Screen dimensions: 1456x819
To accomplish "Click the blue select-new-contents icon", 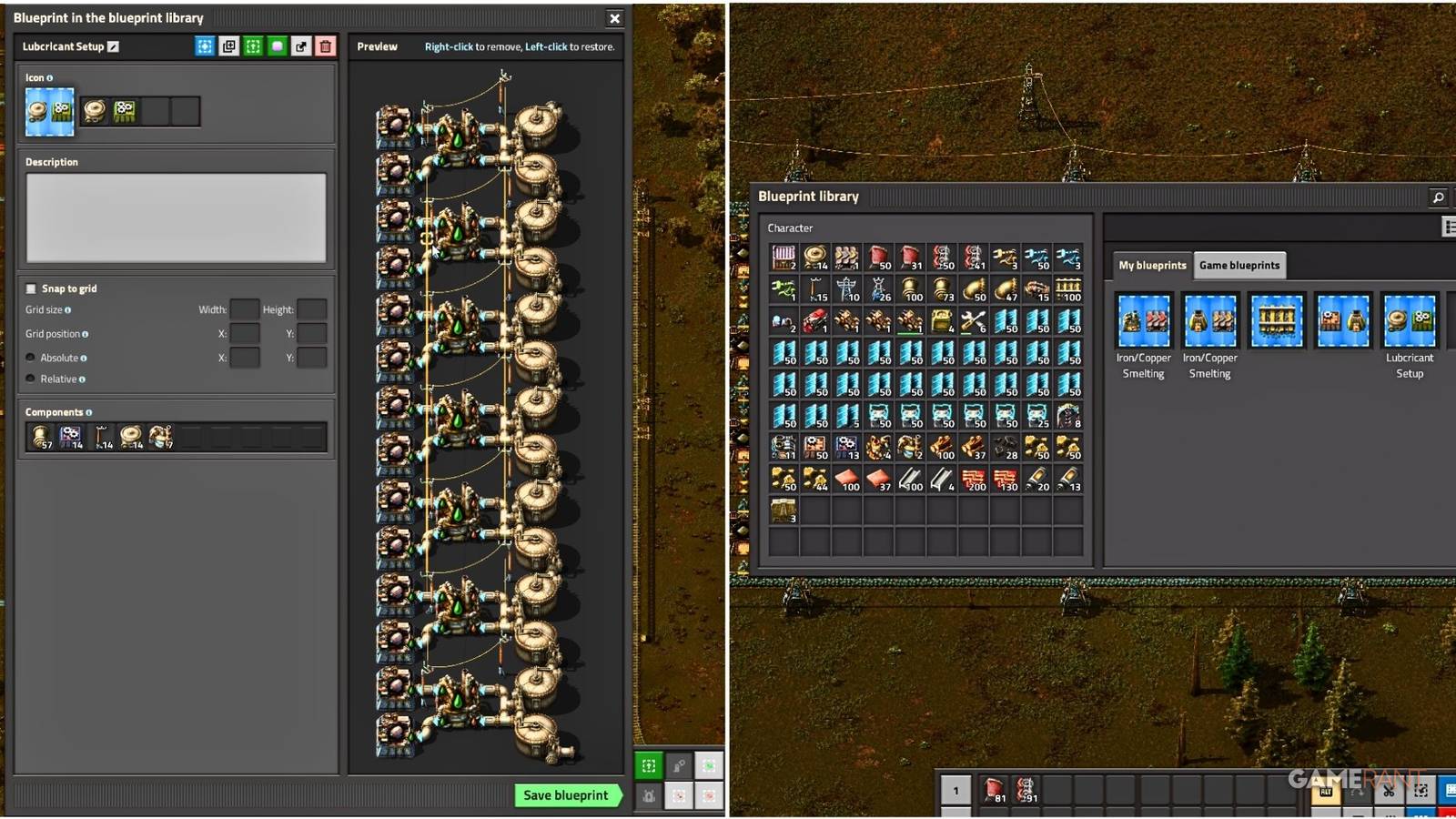I will pyautogui.click(x=204, y=45).
